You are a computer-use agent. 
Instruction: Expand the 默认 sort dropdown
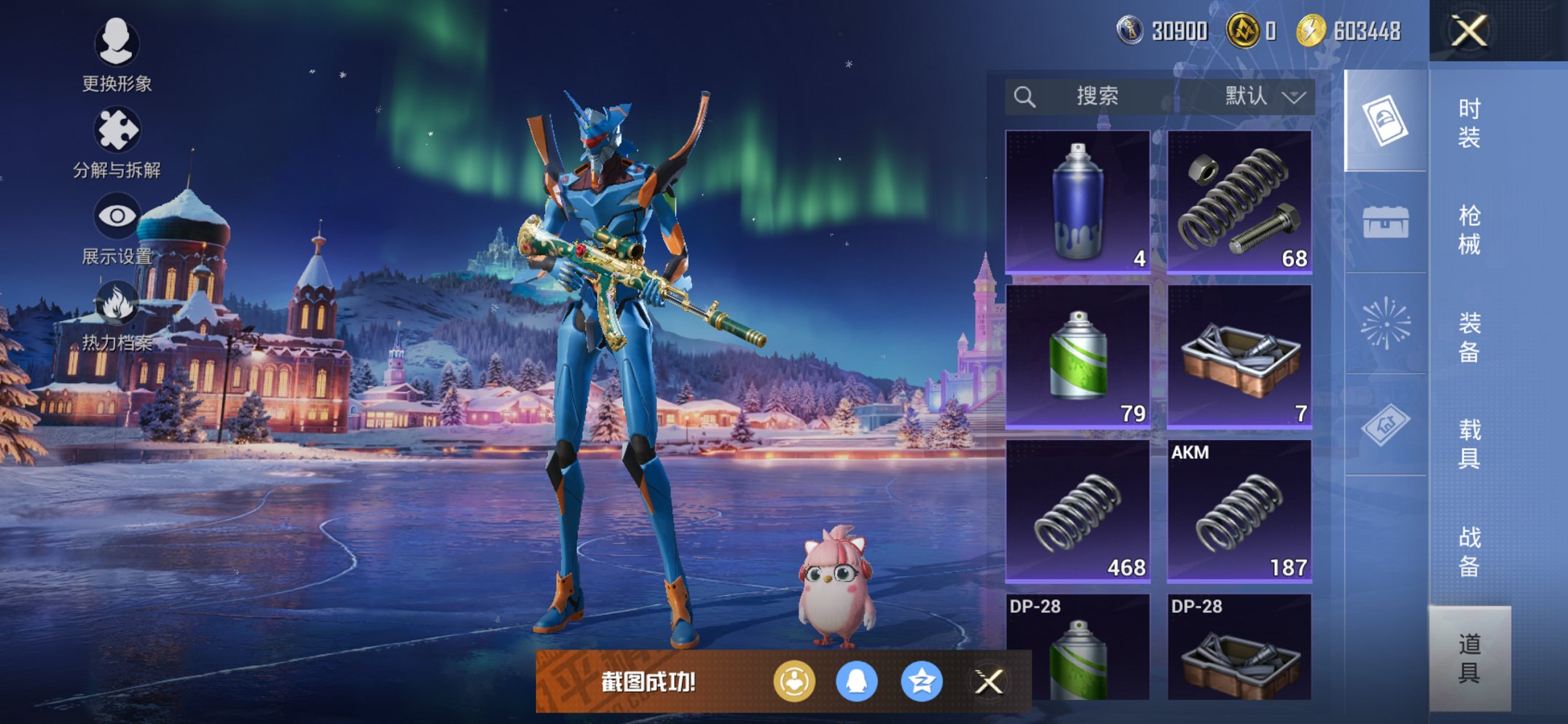(x=1264, y=96)
